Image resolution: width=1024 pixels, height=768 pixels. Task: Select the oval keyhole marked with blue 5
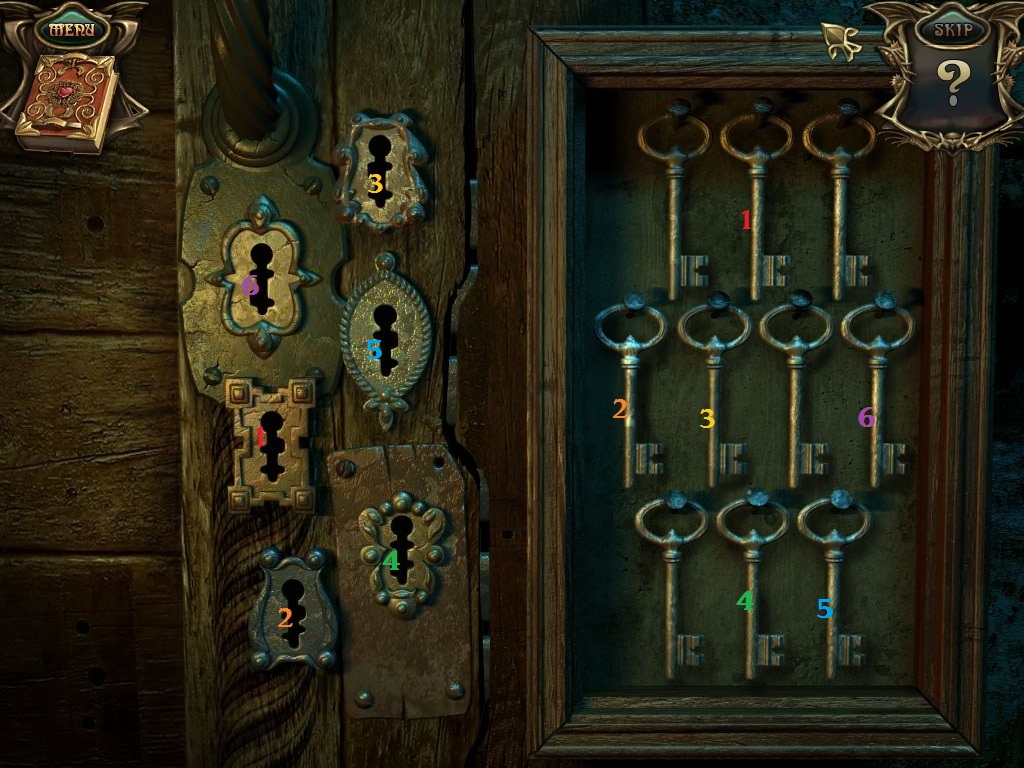point(384,338)
